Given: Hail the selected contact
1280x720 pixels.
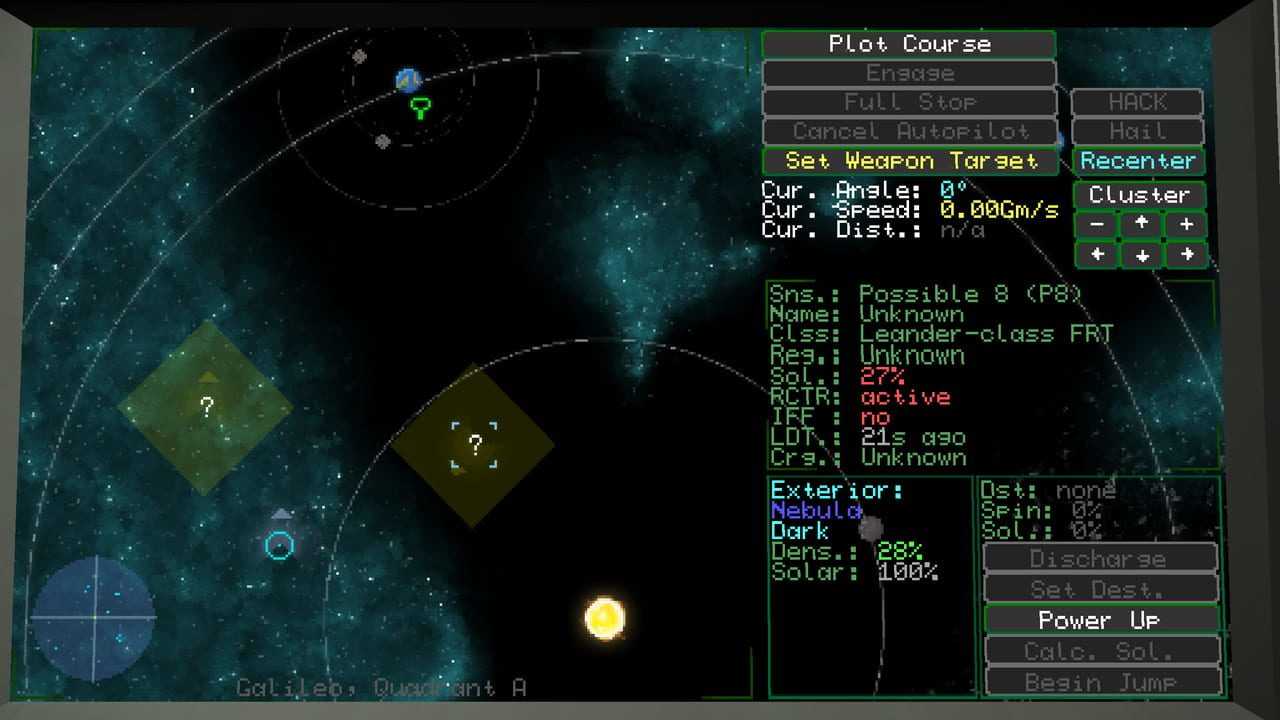Looking at the screenshot, I should [x=1137, y=131].
